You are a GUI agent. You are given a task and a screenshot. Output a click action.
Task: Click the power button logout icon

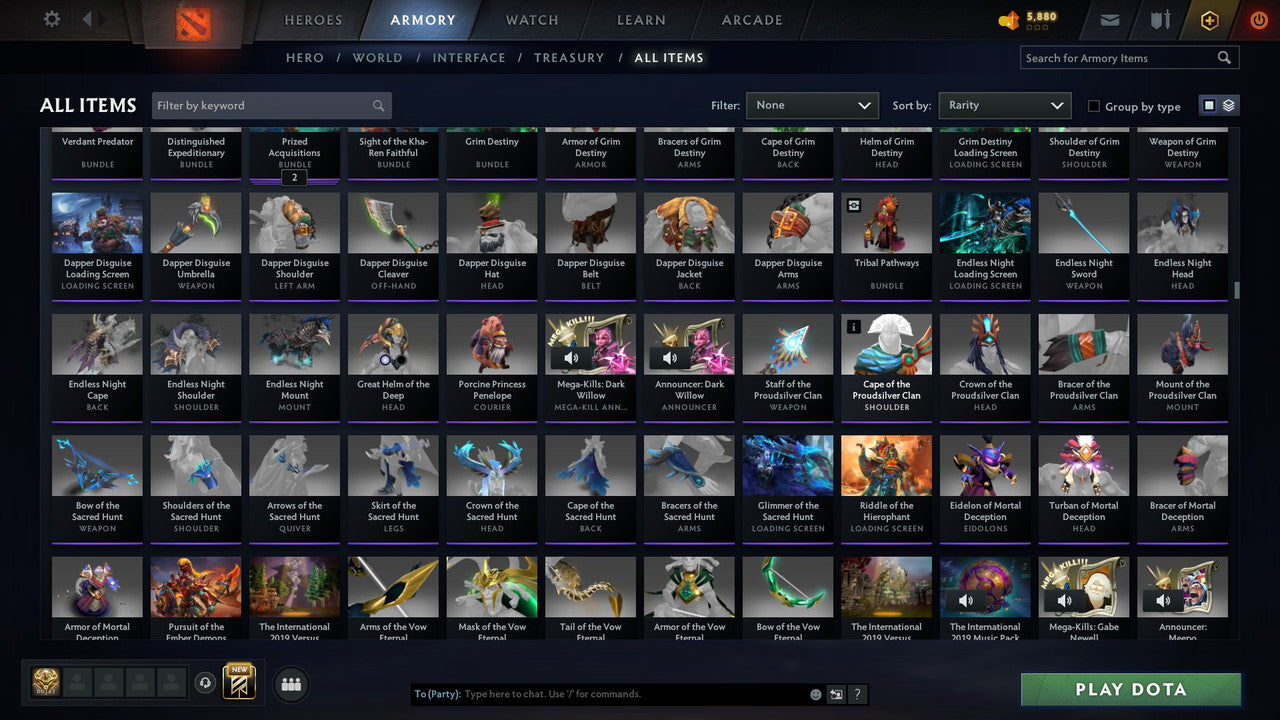[x=1257, y=19]
